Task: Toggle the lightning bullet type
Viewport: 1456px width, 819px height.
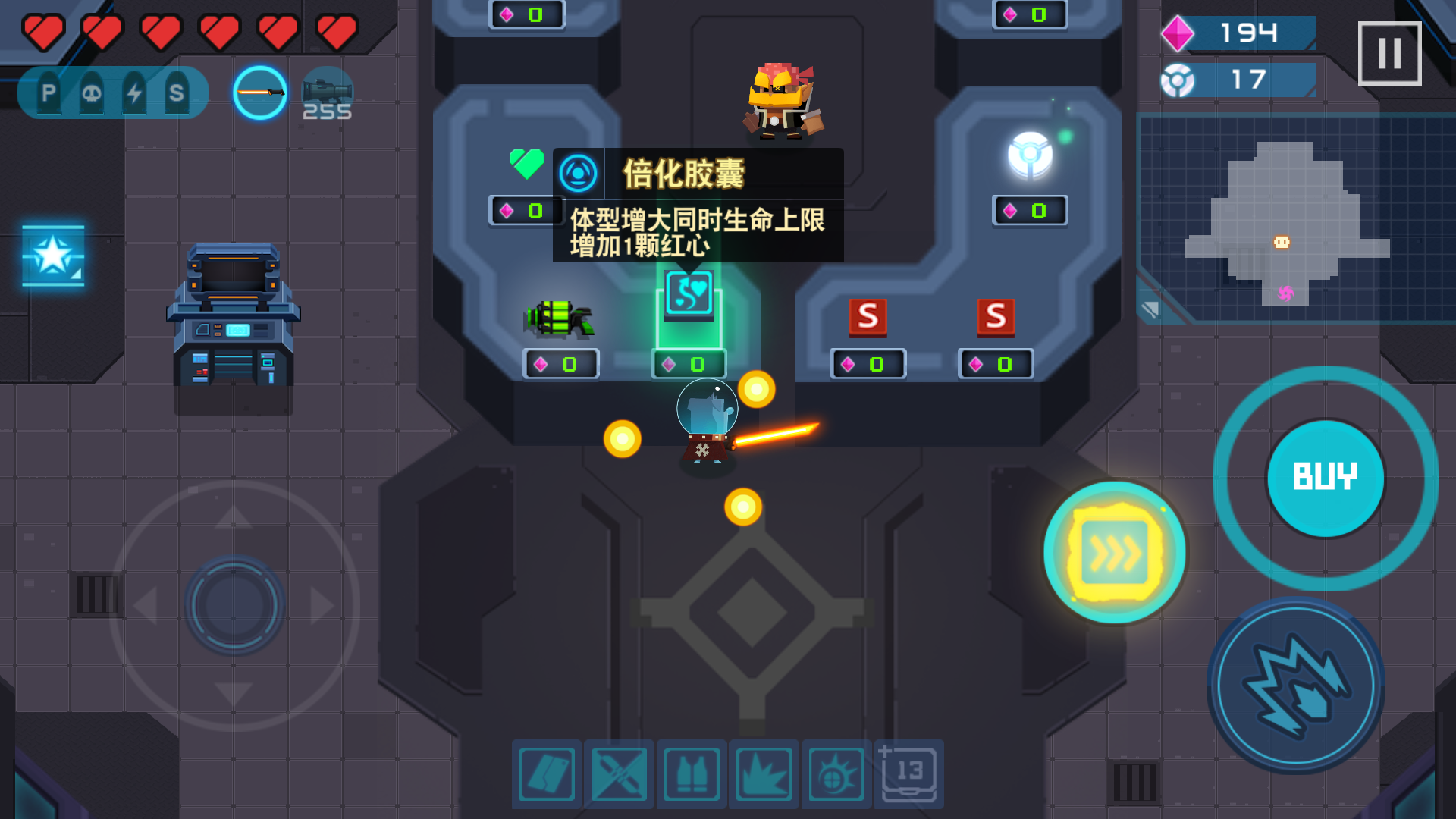Action: (x=134, y=91)
